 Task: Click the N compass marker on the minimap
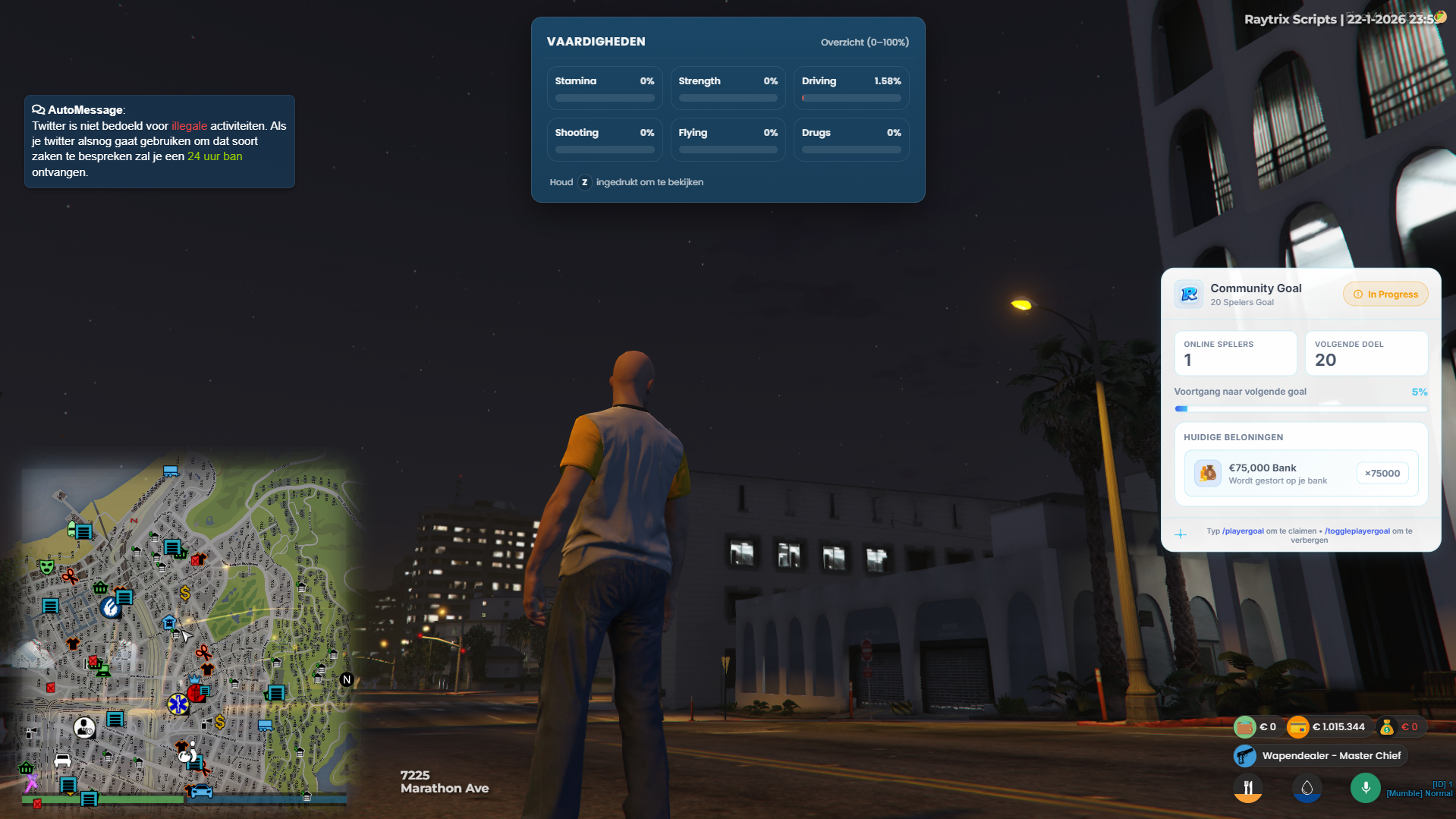coord(346,679)
